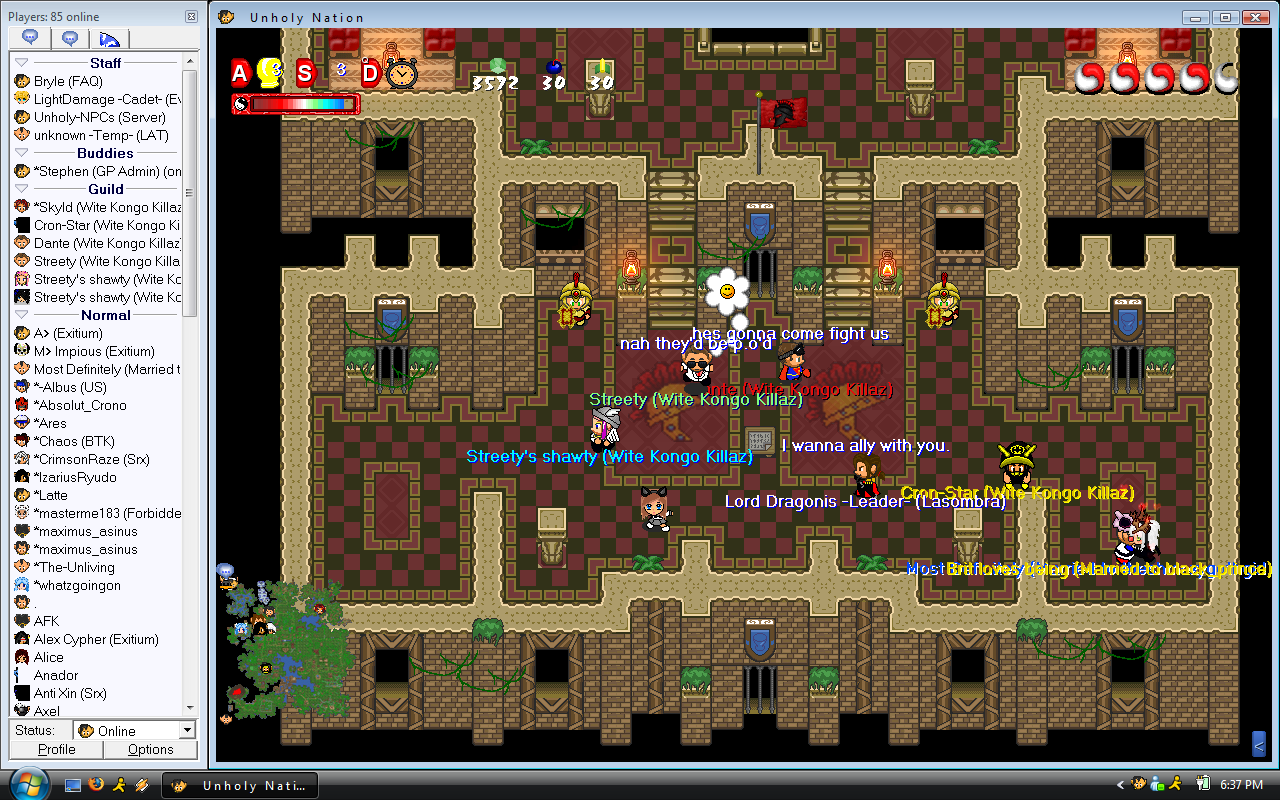This screenshot has width=1280, height=800.
Task: Collapse the Staff section
Action: click(x=21, y=63)
